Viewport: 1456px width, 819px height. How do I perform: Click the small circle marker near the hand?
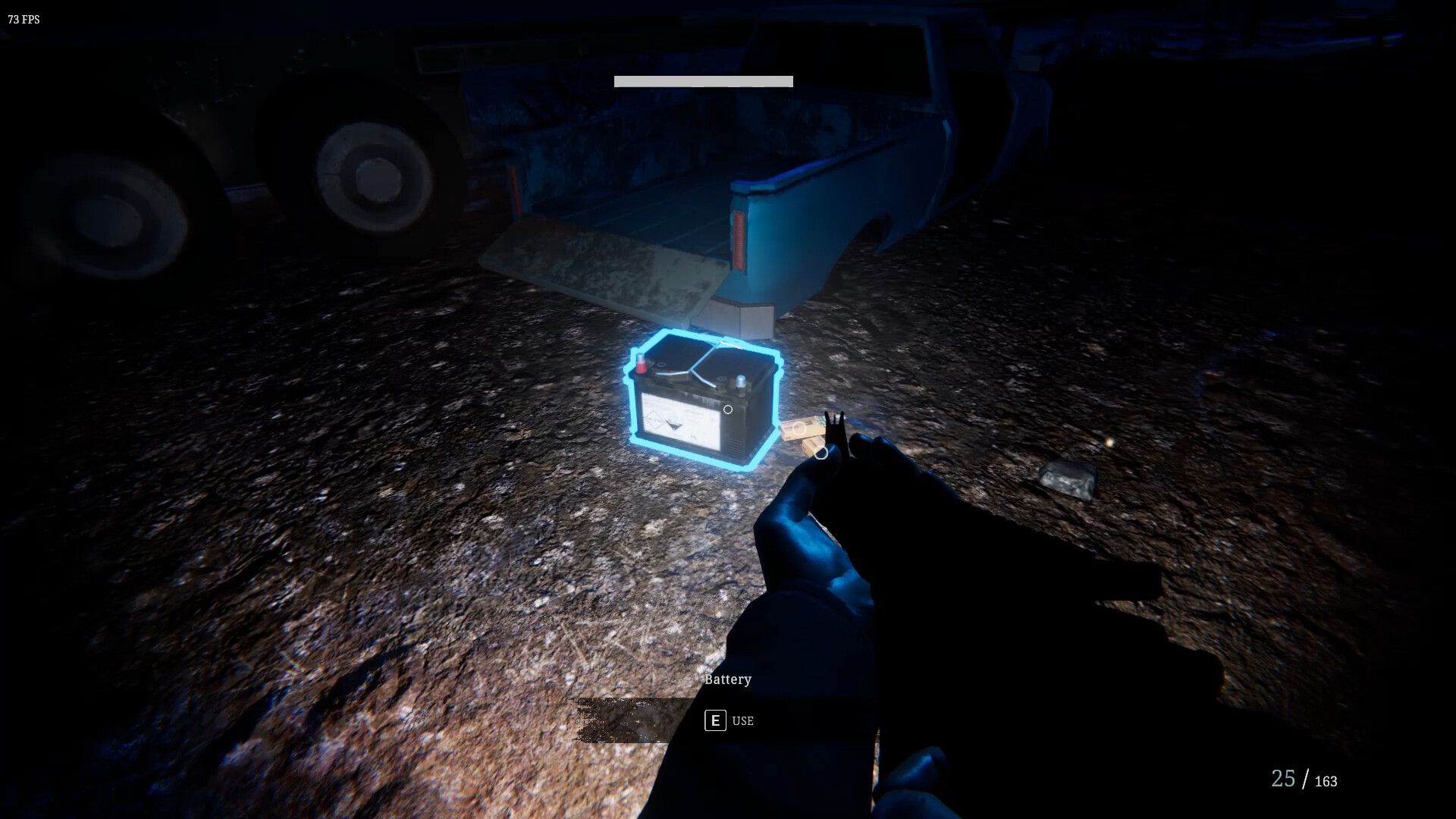point(821,452)
